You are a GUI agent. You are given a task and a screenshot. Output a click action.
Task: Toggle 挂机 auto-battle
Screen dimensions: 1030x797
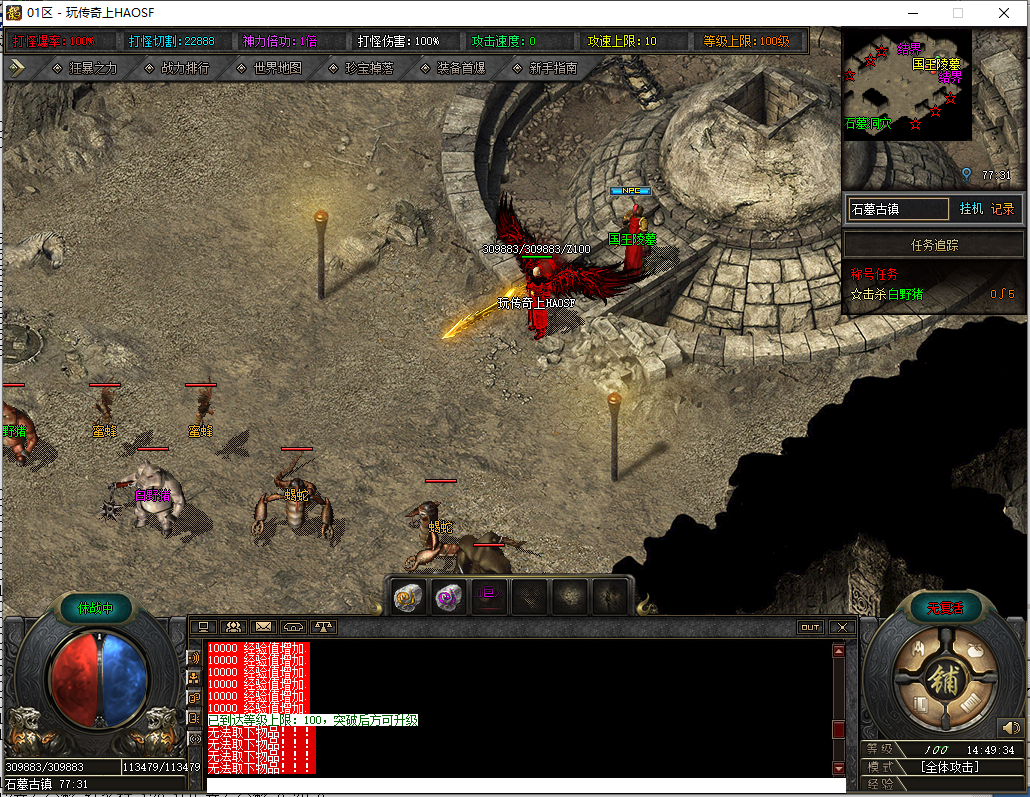point(971,209)
